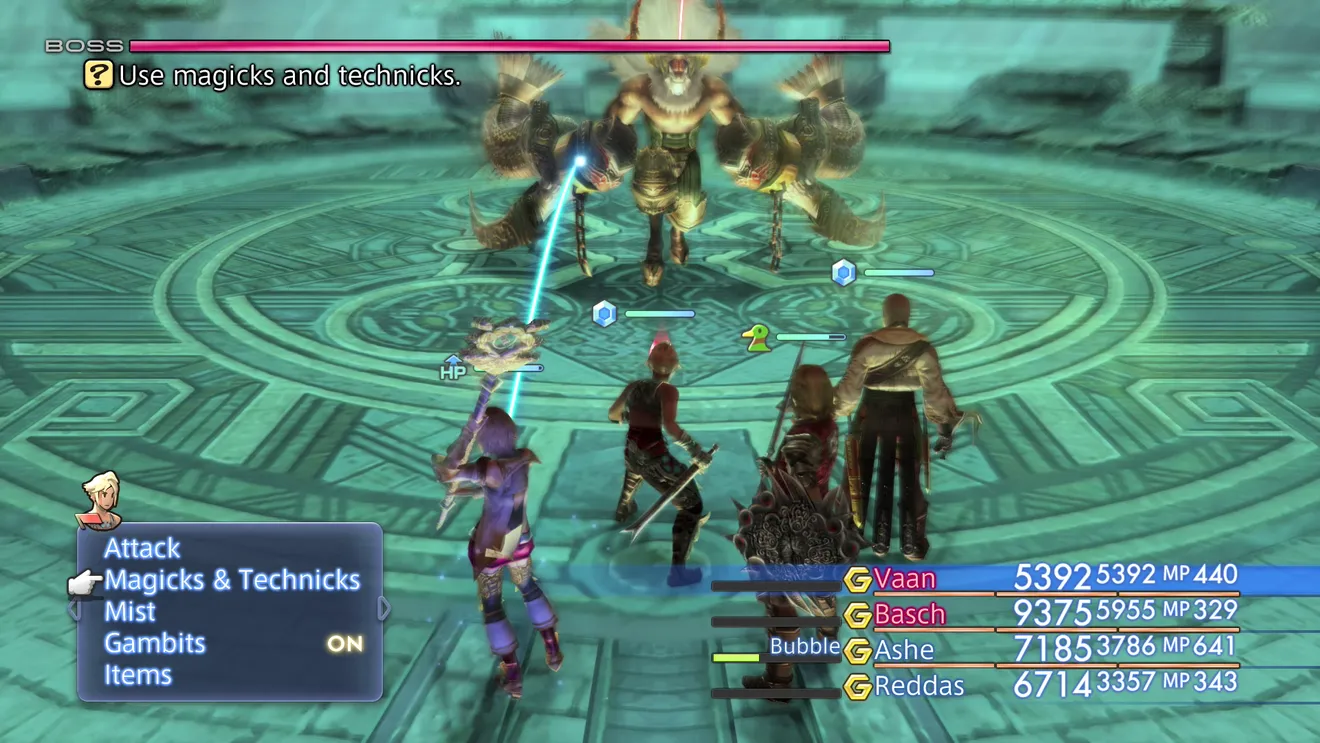The image size is (1320, 743).
Task: Click Vaan's portrait above the command menu
Action: click(x=99, y=500)
